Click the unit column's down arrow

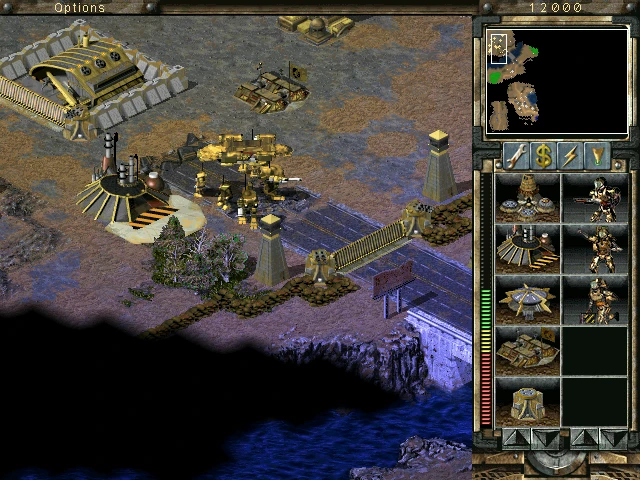[x=611, y=438]
